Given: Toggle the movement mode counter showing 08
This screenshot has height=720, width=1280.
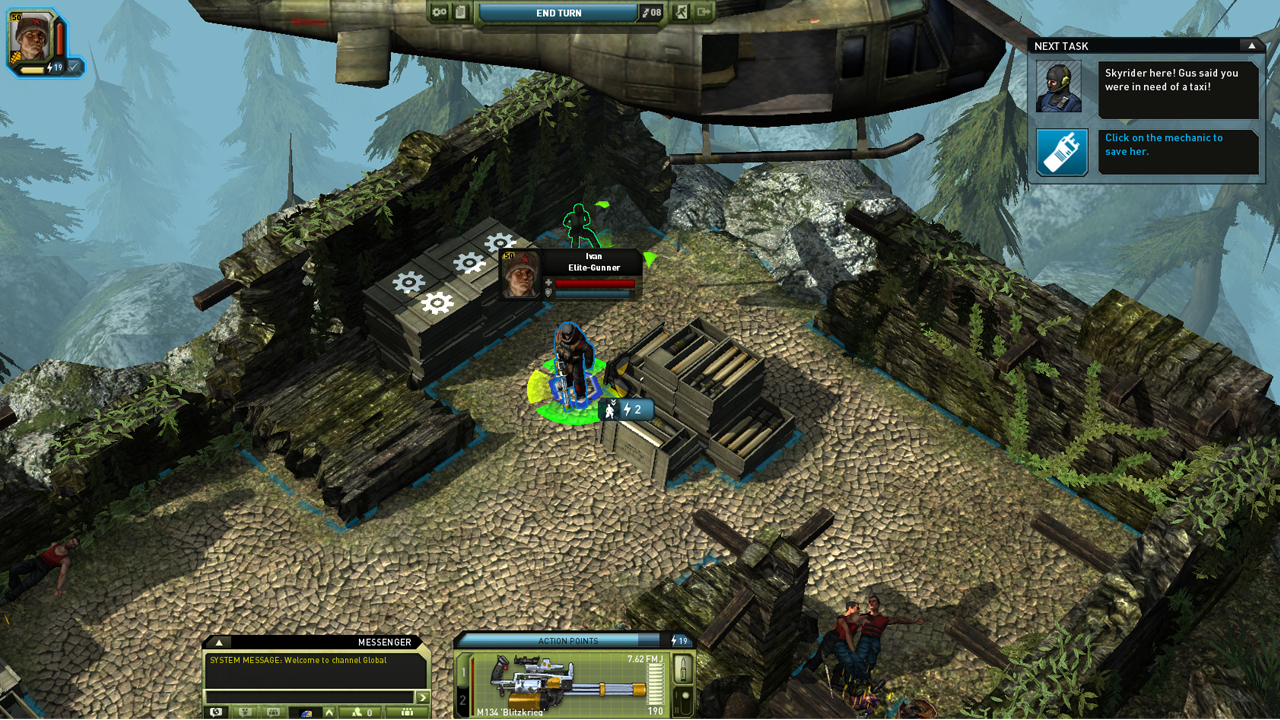Looking at the screenshot, I should [651, 12].
